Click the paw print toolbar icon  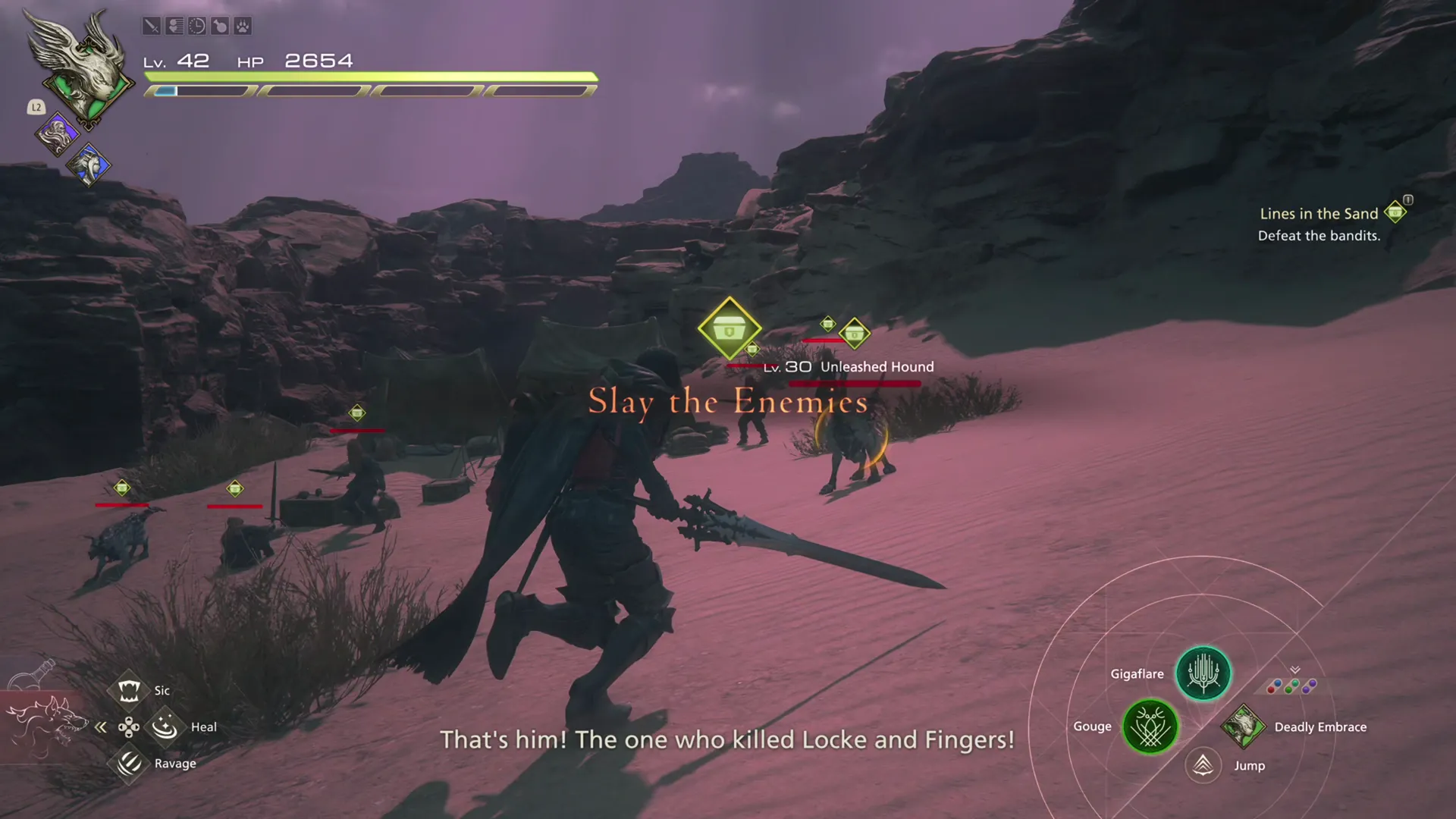pyautogui.click(x=242, y=27)
